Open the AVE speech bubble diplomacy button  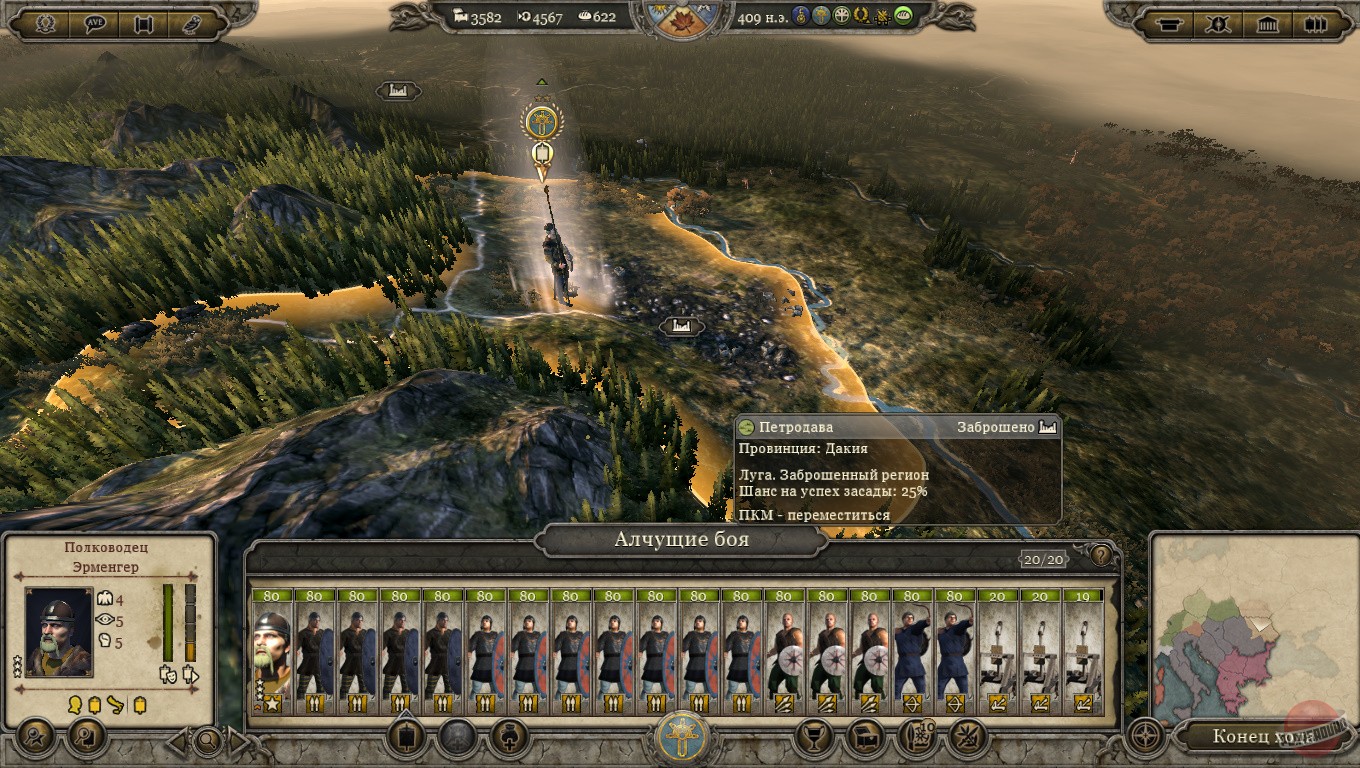click(x=96, y=23)
